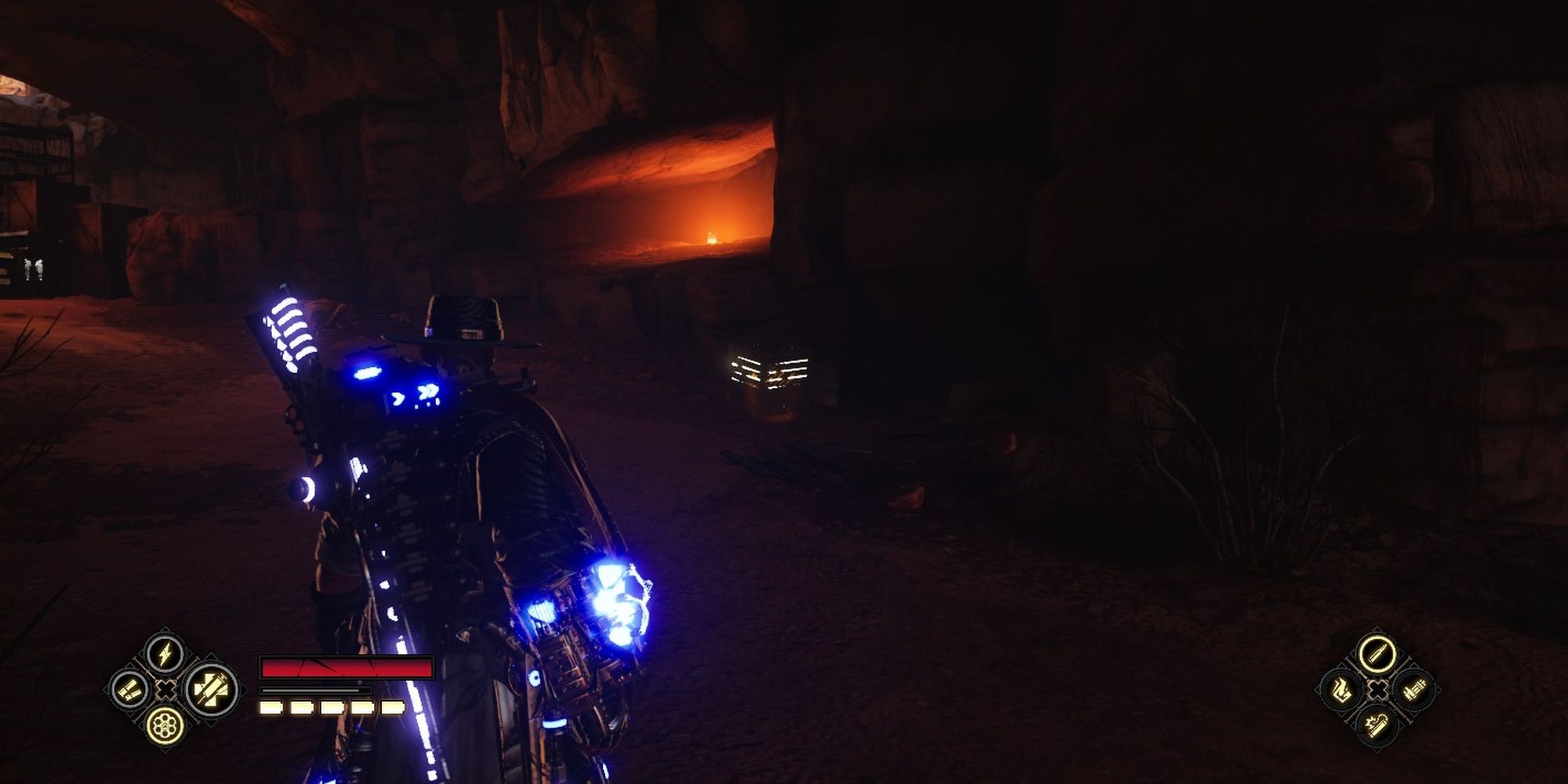Choose the revolver cylinder icon

(166, 725)
